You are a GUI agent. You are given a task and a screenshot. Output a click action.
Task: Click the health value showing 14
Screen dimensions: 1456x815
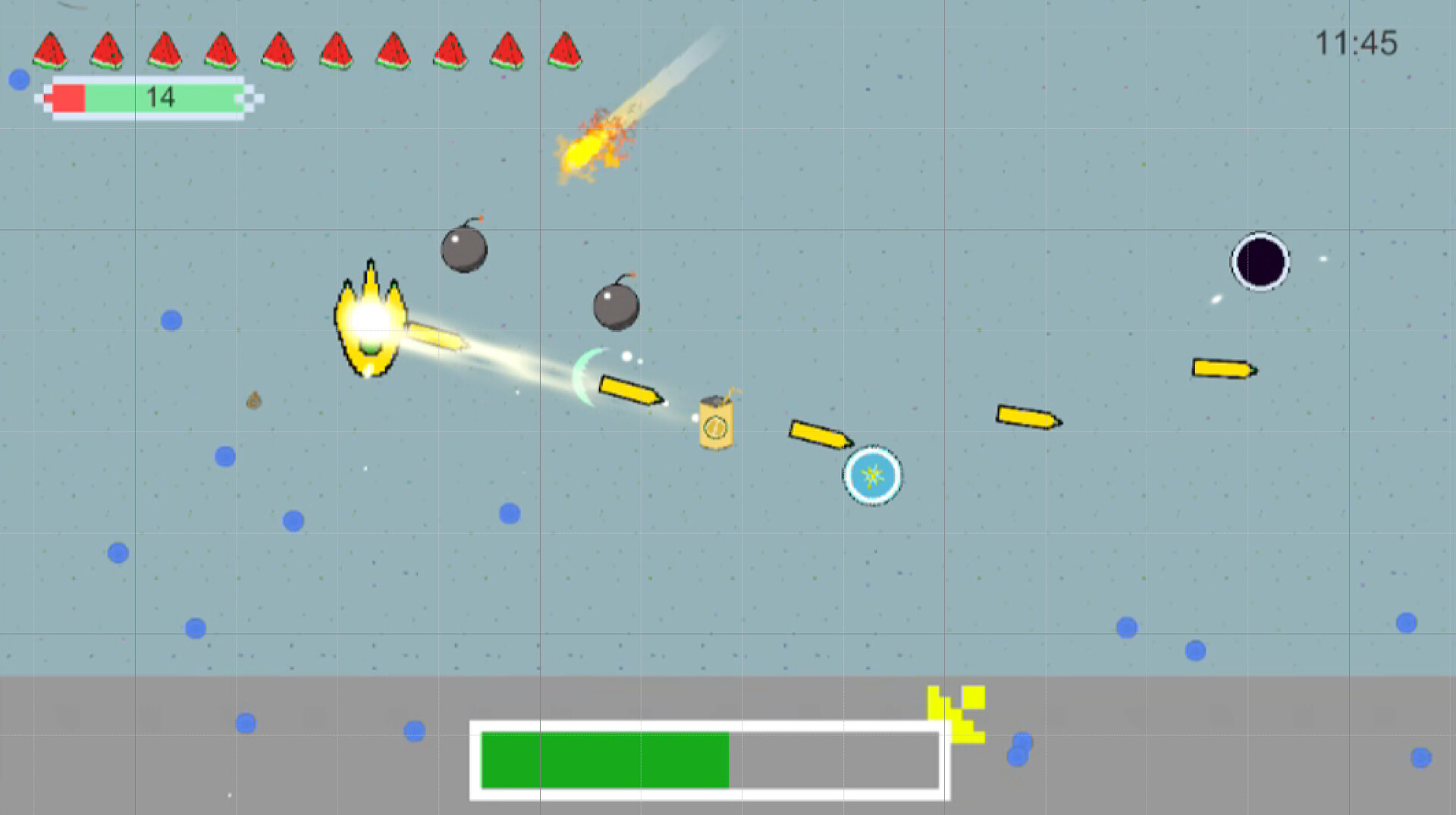[x=160, y=97]
